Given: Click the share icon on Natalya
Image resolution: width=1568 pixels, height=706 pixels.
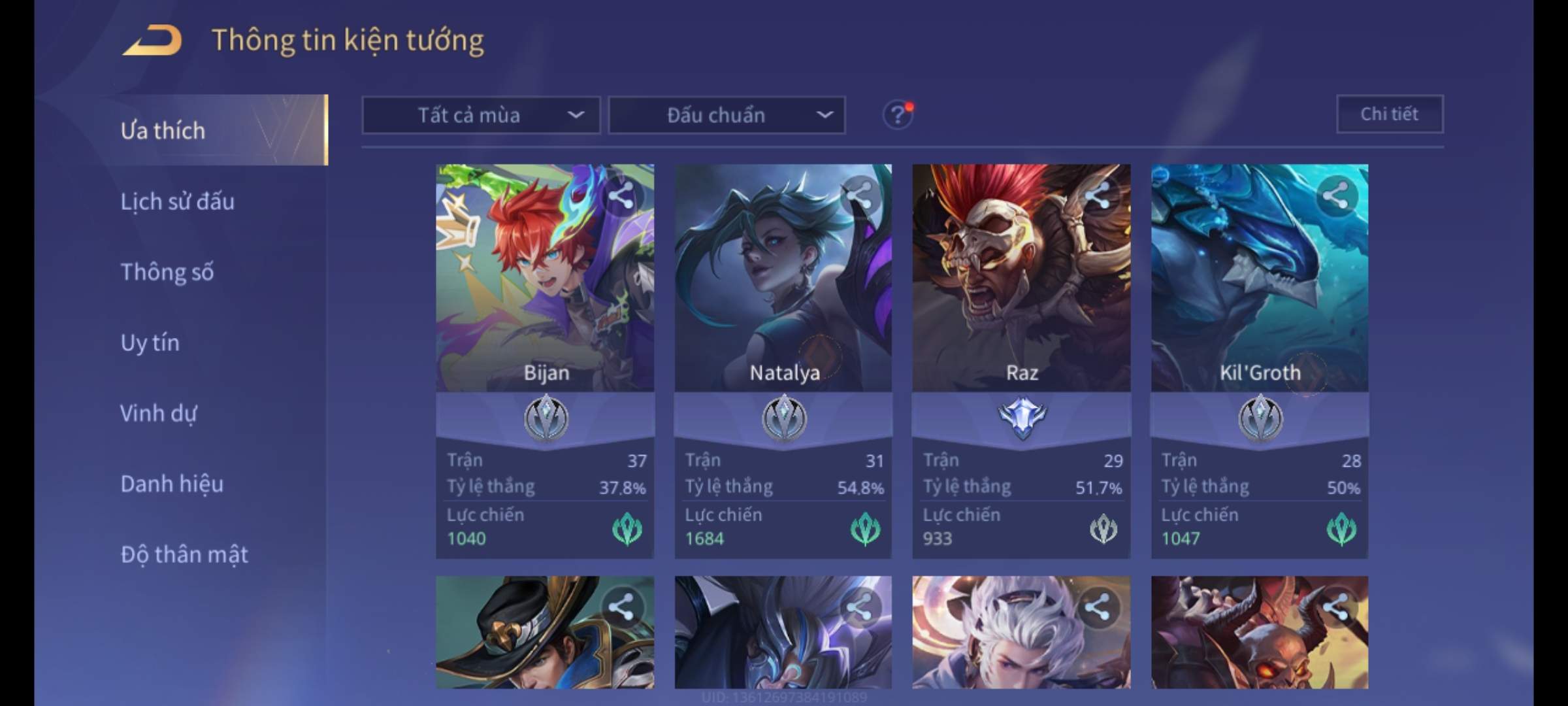Looking at the screenshot, I should coord(859,195).
